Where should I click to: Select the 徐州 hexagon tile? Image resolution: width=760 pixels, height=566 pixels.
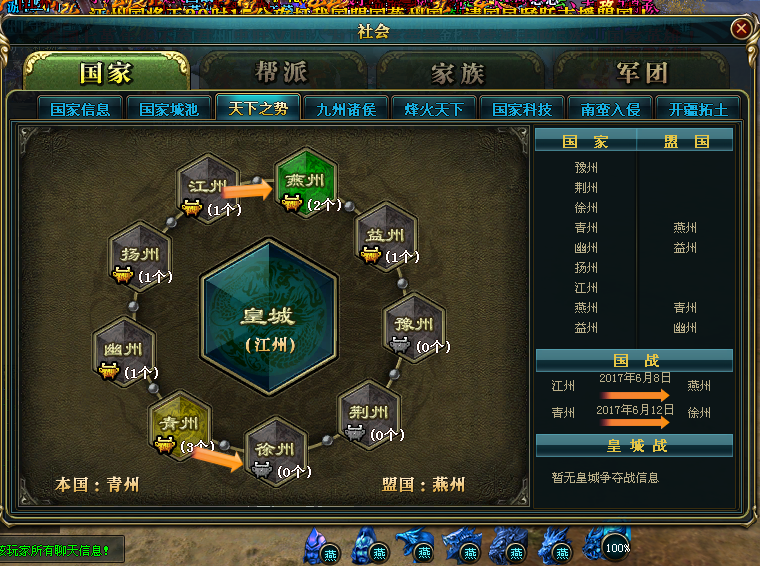[274, 450]
